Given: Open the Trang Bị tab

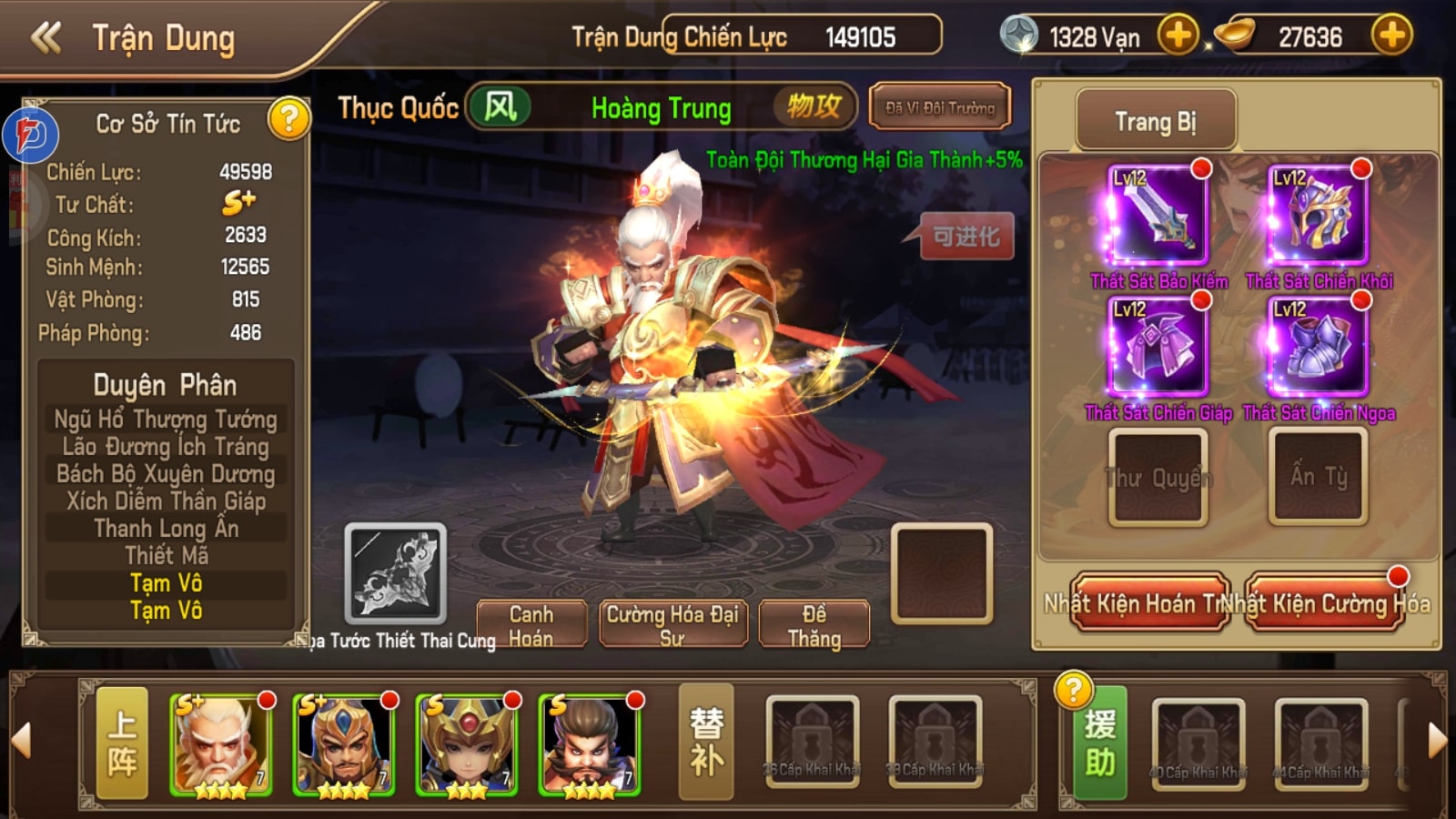Looking at the screenshot, I should tap(1156, 122).
